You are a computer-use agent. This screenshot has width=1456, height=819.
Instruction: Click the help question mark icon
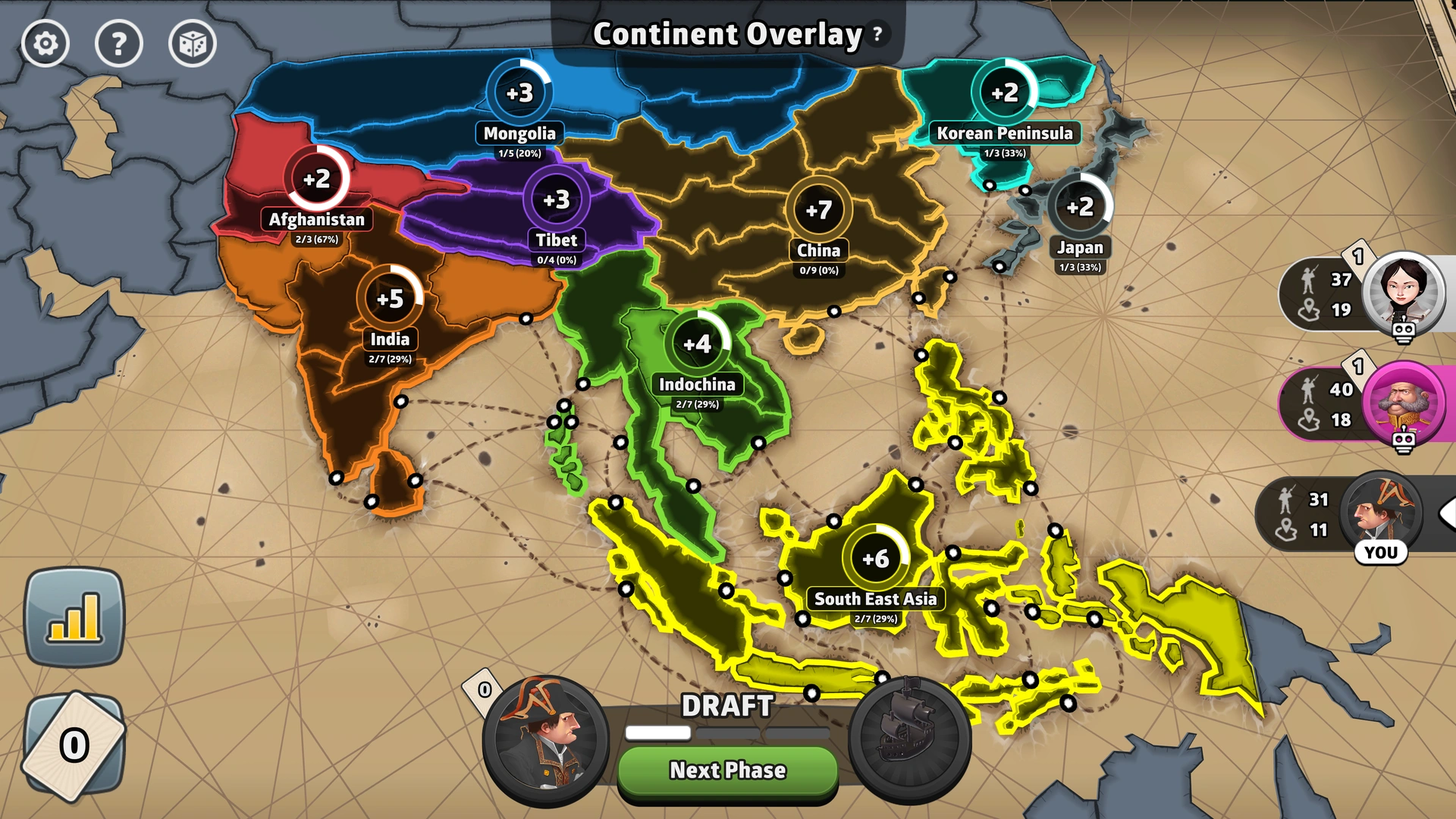(x=118, y=44)
